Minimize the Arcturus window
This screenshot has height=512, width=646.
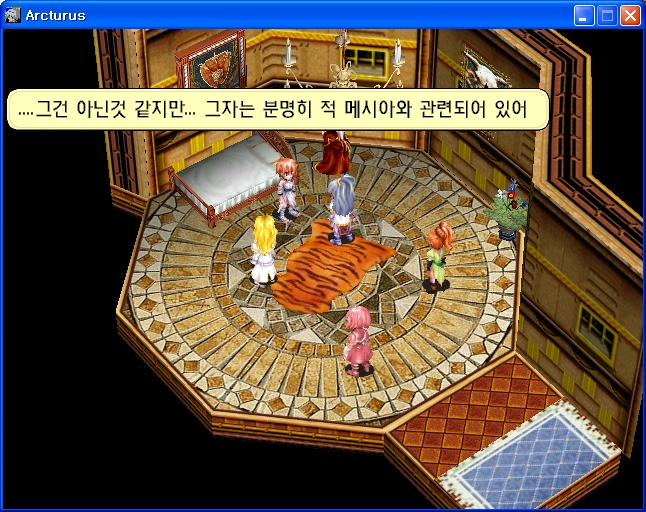point(584,15)
